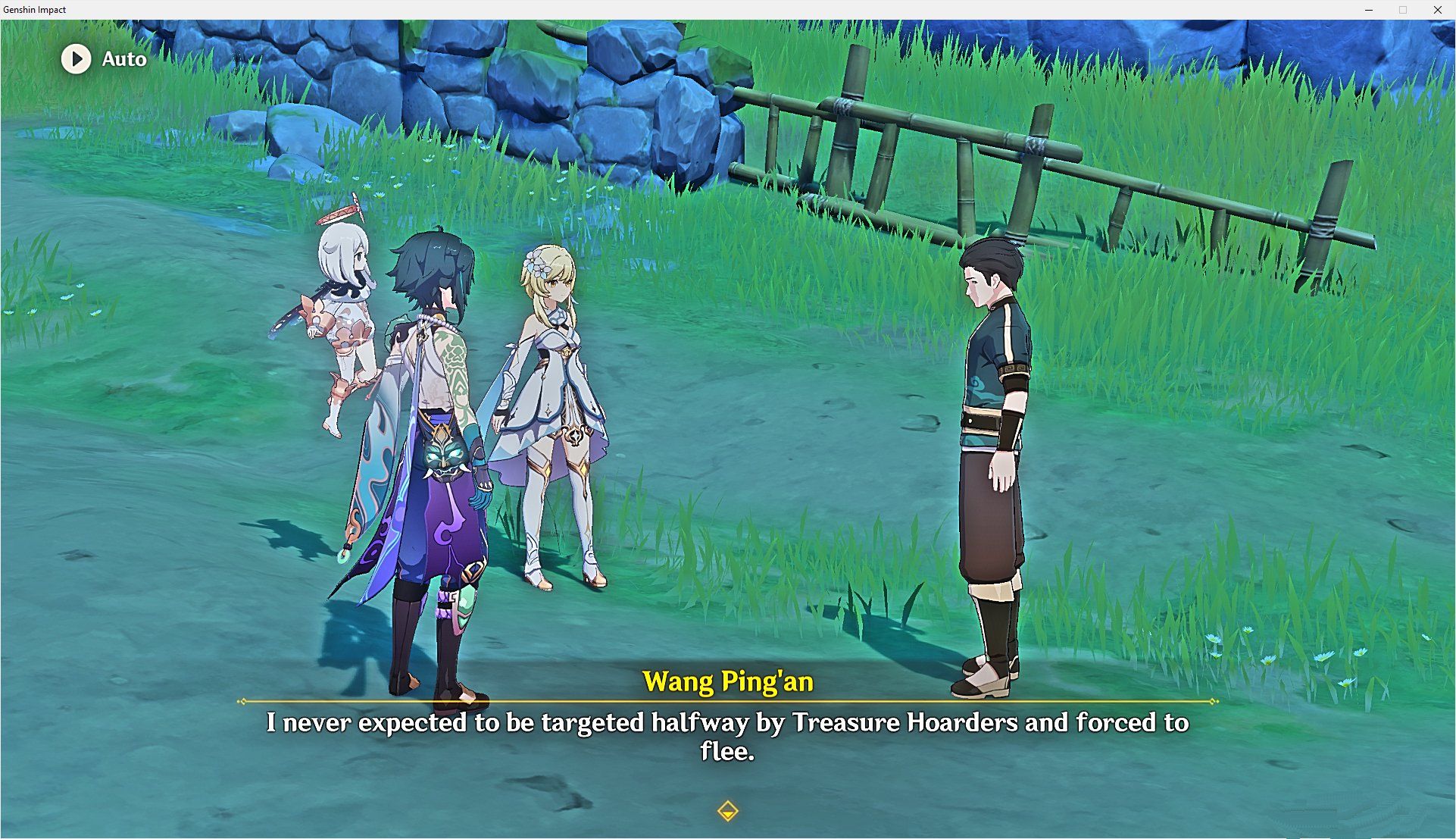This screenshot has width=1456, height=839.
Task: Maximize the game window
Action: coord(1401,10)
